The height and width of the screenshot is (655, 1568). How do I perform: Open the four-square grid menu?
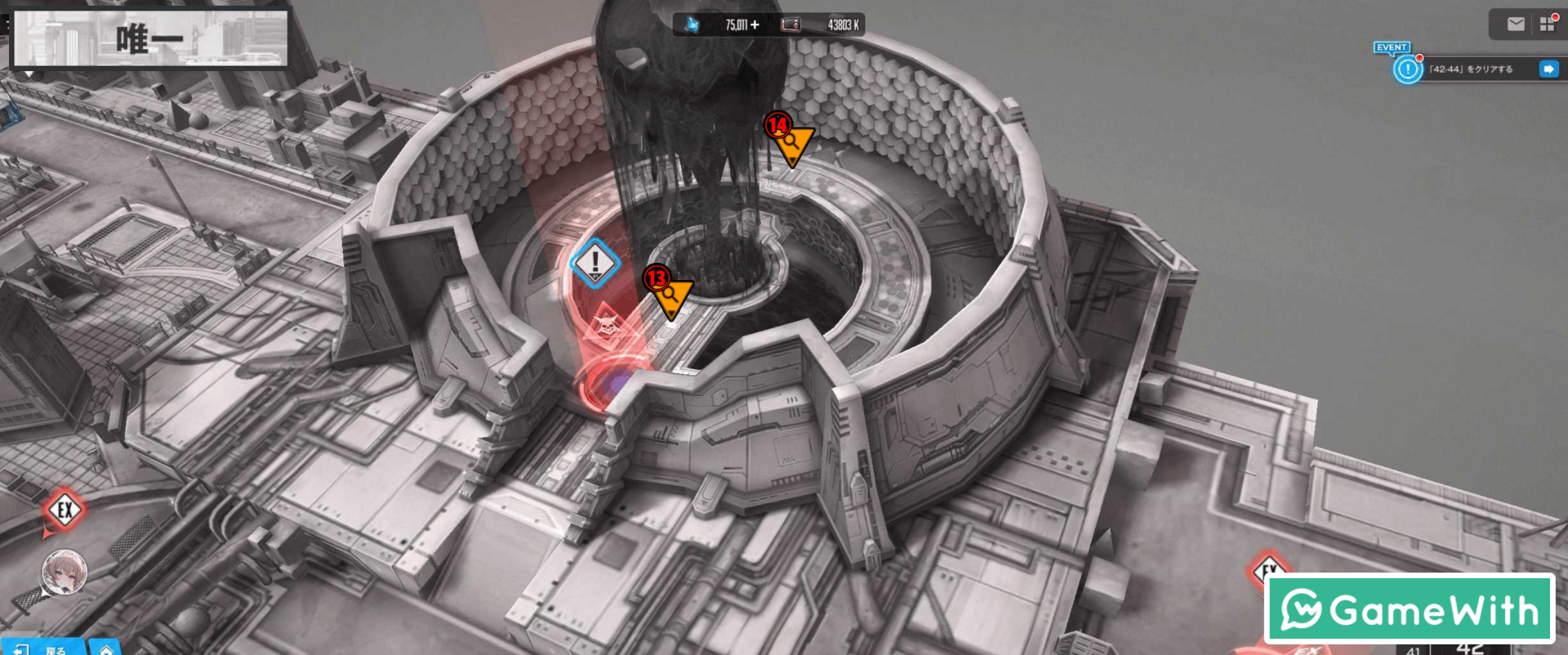click(x=1547, y=24)
